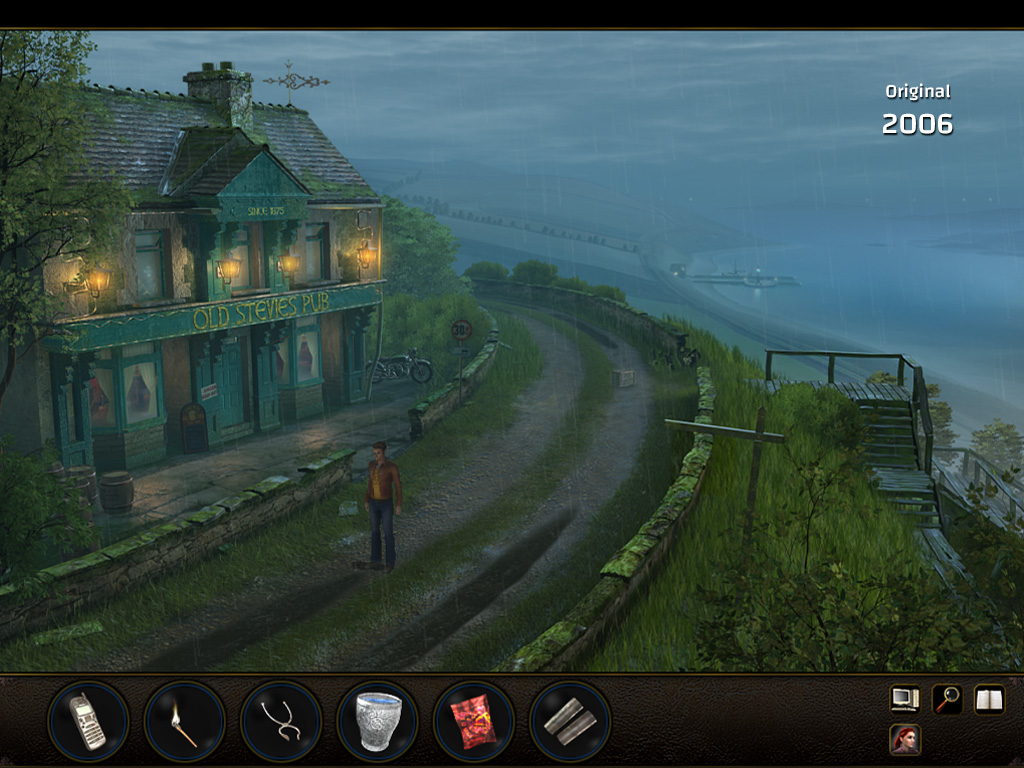Select the mobile phone in the inventory
Image resolution: width=1024 pixels, height=768 pixels.
click(88, 721)
